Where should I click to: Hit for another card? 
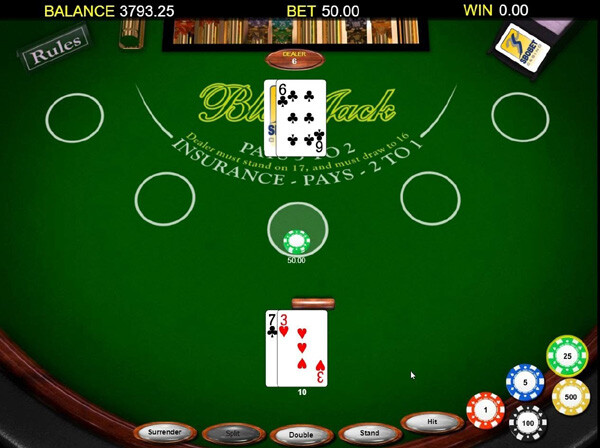click(432, 422)
